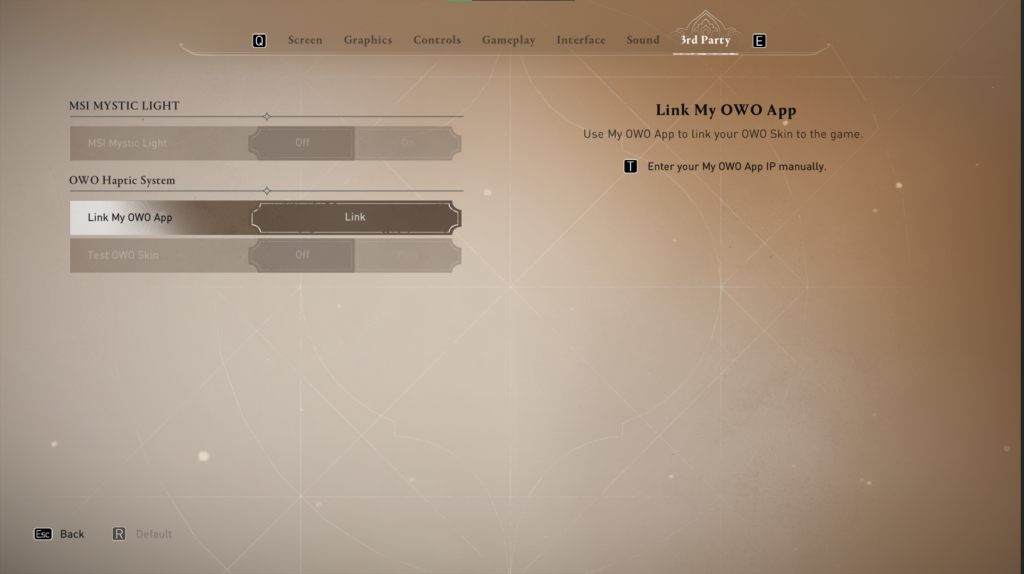Open the Sound tab
This screenshot has height=574, width=1024.
(643, 40)
